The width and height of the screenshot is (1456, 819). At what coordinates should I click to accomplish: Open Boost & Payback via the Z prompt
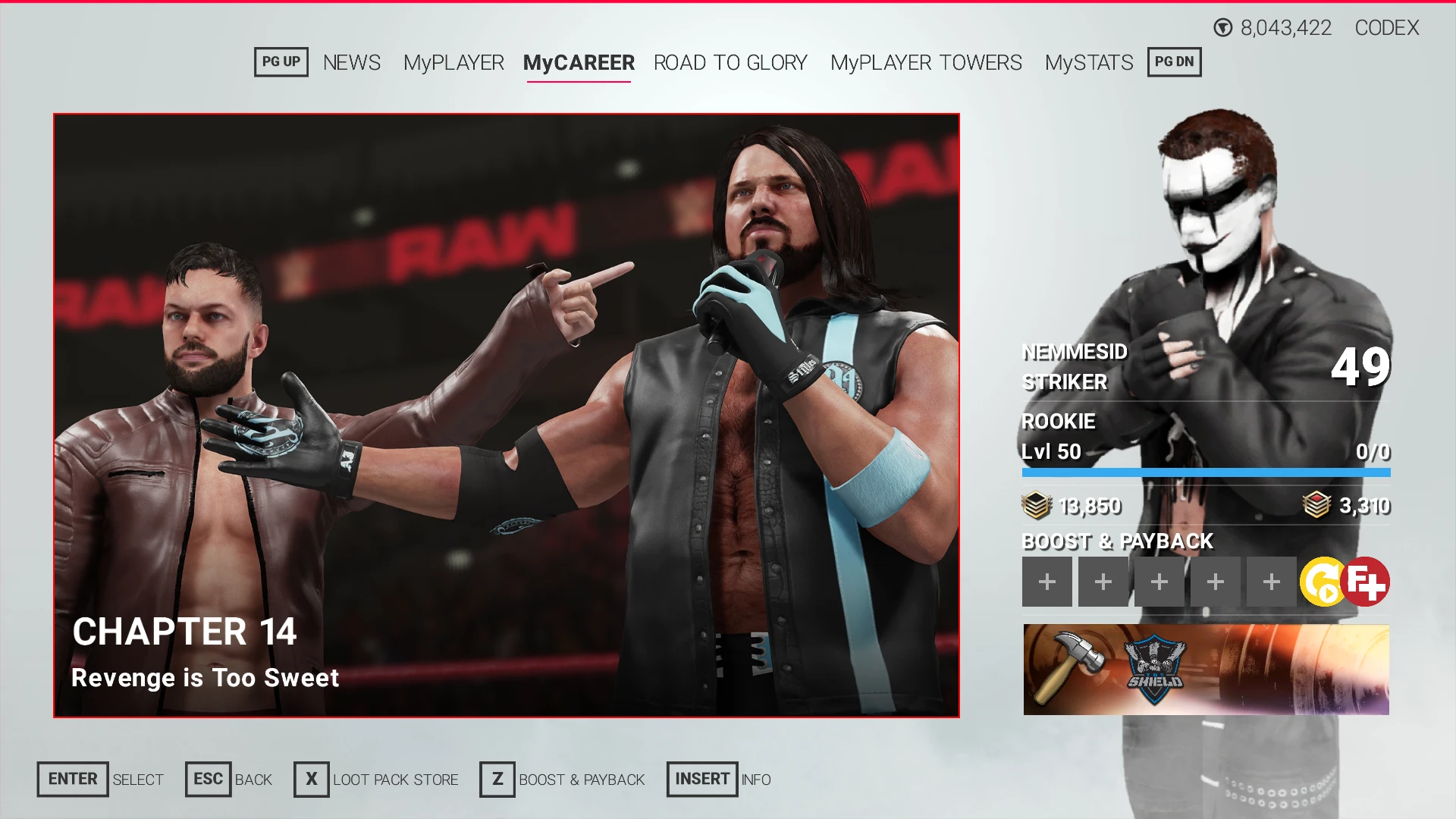point(497,779)
